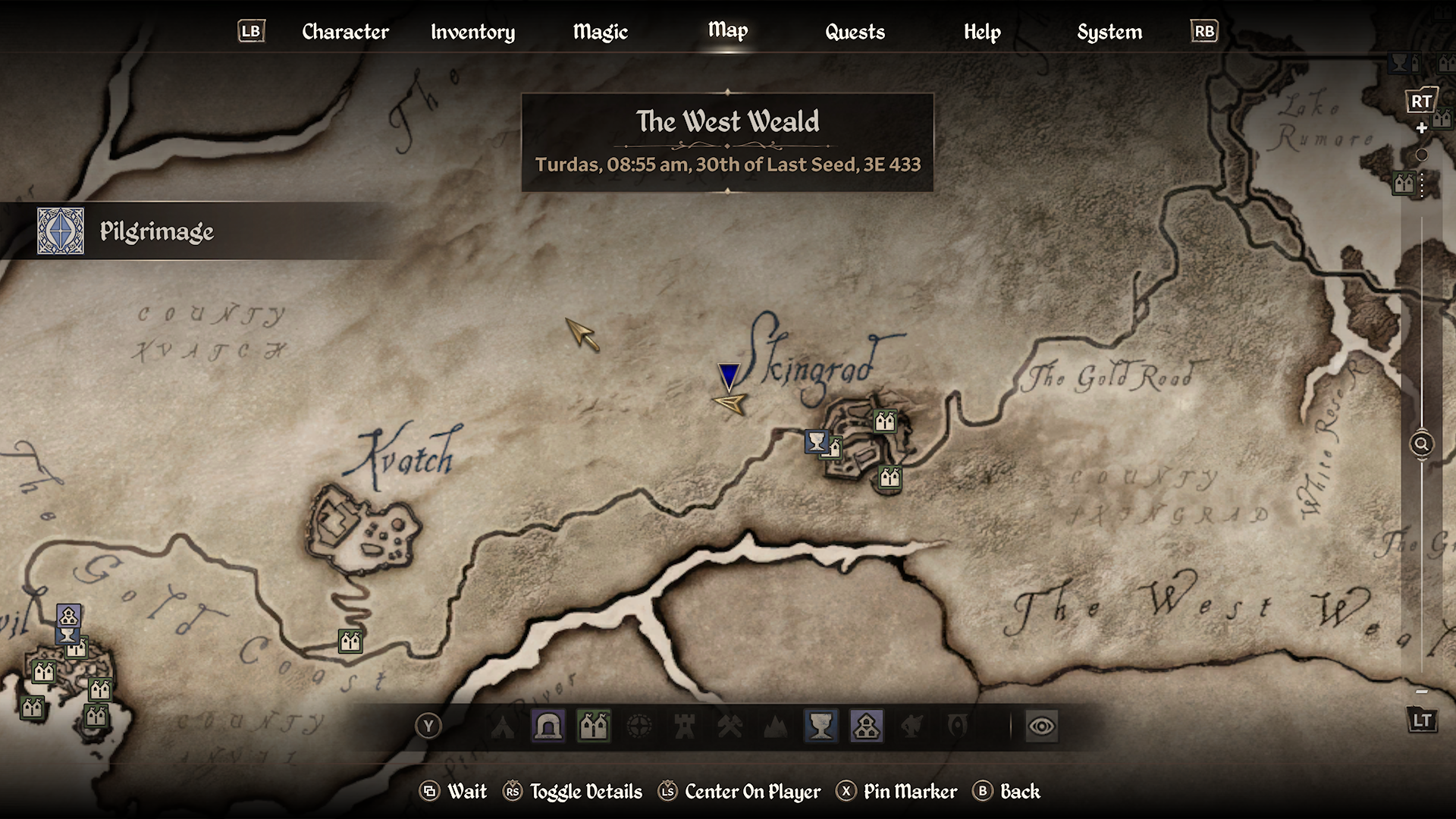Toggle the green settlements map filter
This screenshot has height=819, width=1456.
pyautogui.click(x=594, y=726)
